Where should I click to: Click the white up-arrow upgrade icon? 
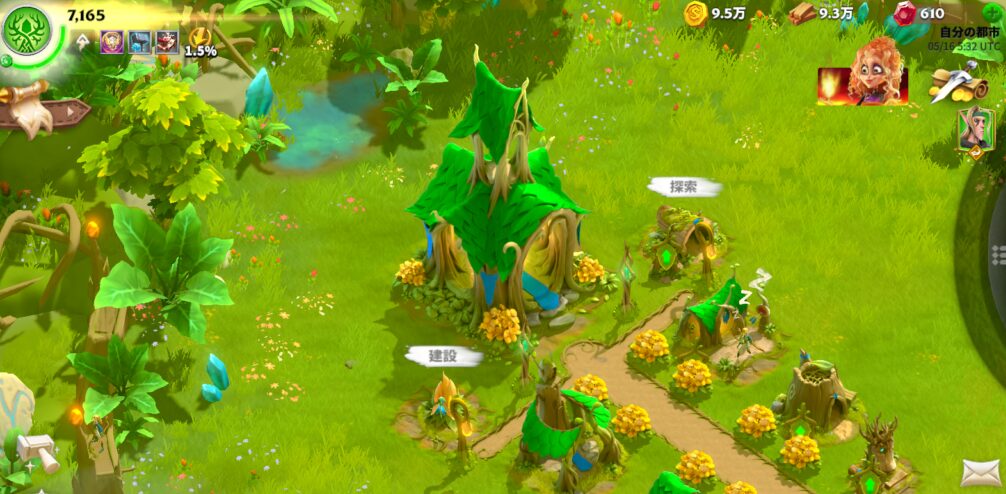pos(83,42)
